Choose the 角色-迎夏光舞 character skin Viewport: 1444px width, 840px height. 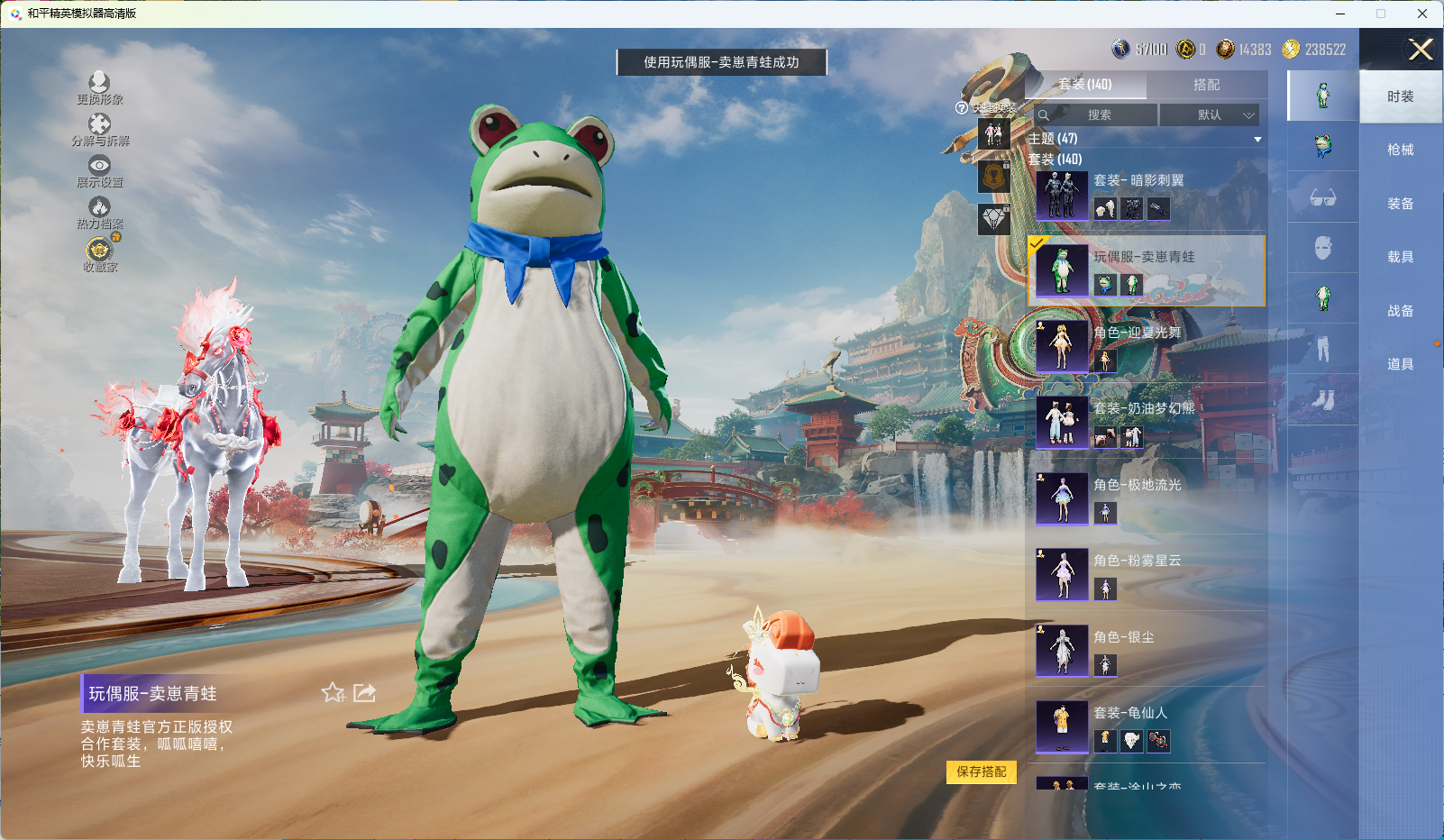click(1147, 347)
